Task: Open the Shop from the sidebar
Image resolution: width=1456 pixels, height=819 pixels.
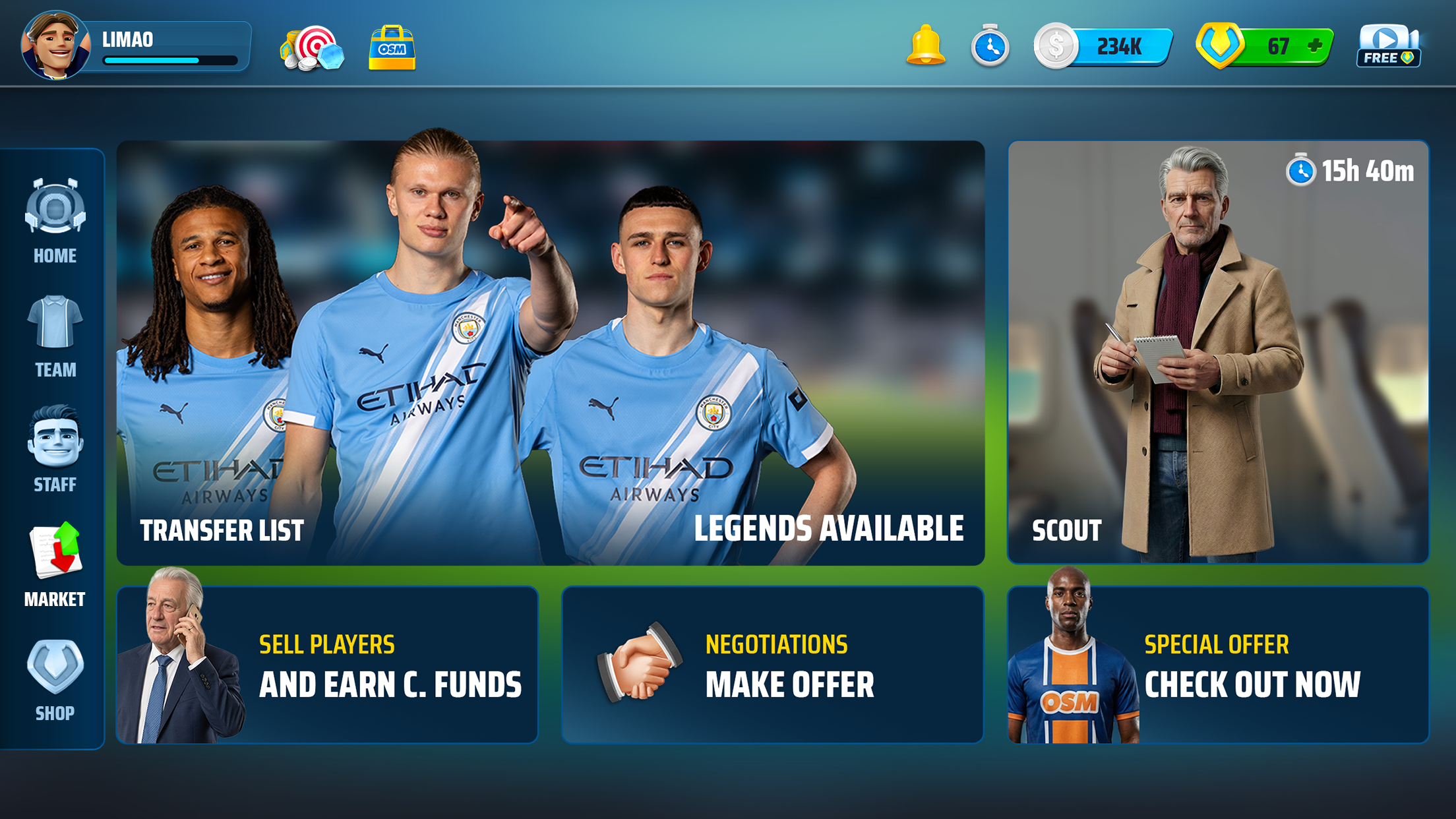Action: [55, 681]
